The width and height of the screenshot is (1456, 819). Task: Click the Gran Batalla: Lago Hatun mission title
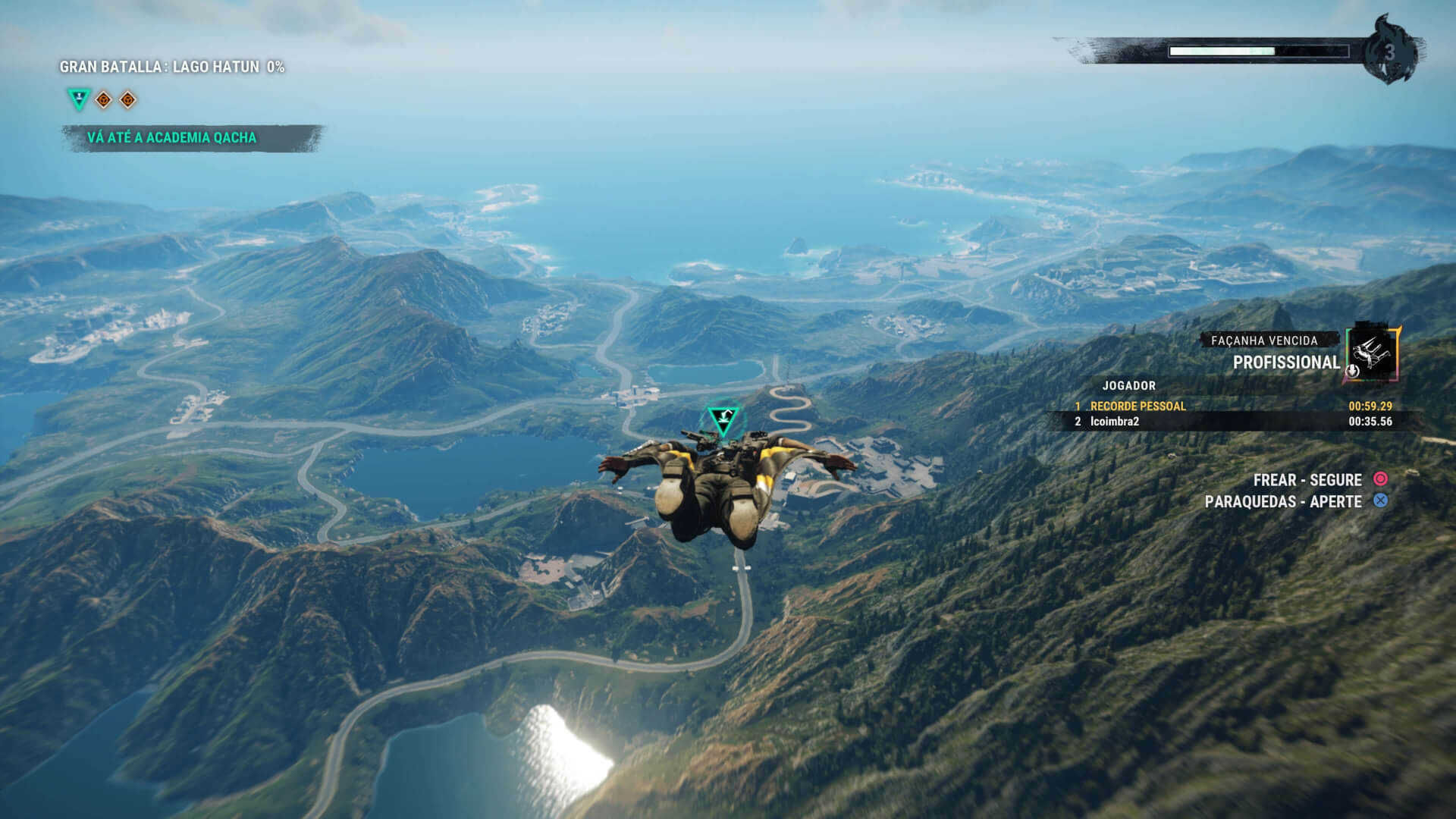[x=172, y=67]
